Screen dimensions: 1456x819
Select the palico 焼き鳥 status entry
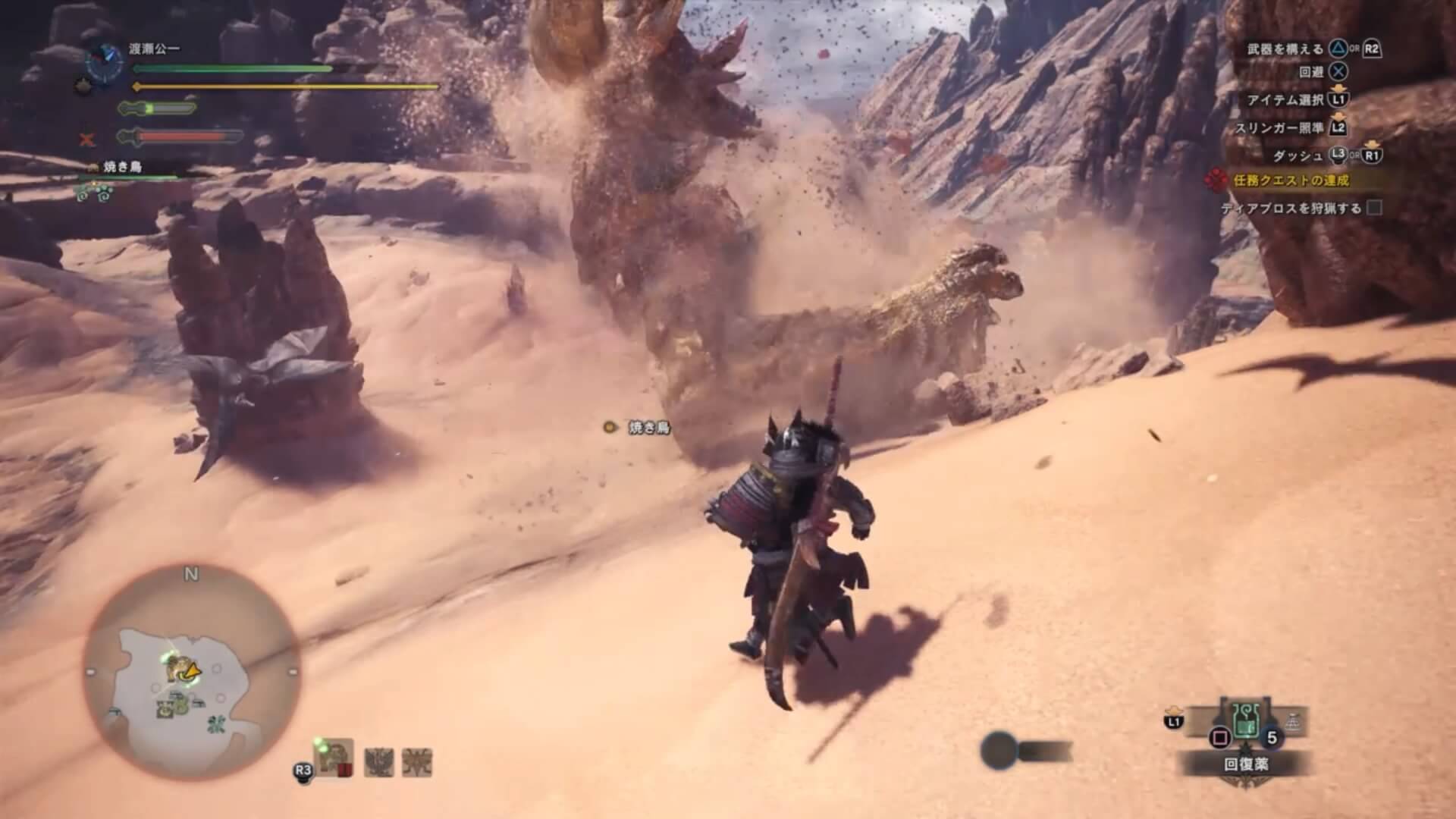coord(121,167)
